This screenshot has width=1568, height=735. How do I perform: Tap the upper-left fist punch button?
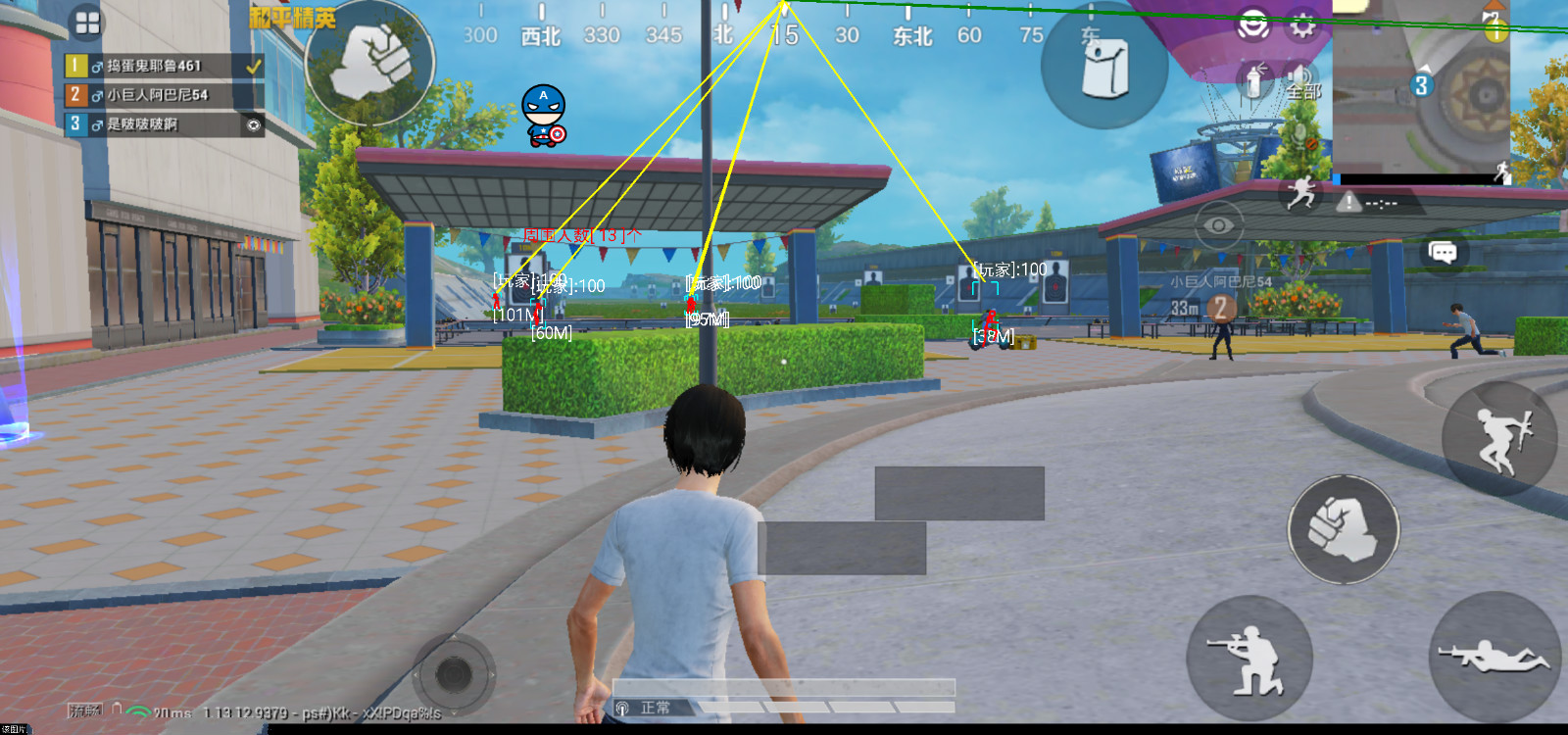click(369, 61)
